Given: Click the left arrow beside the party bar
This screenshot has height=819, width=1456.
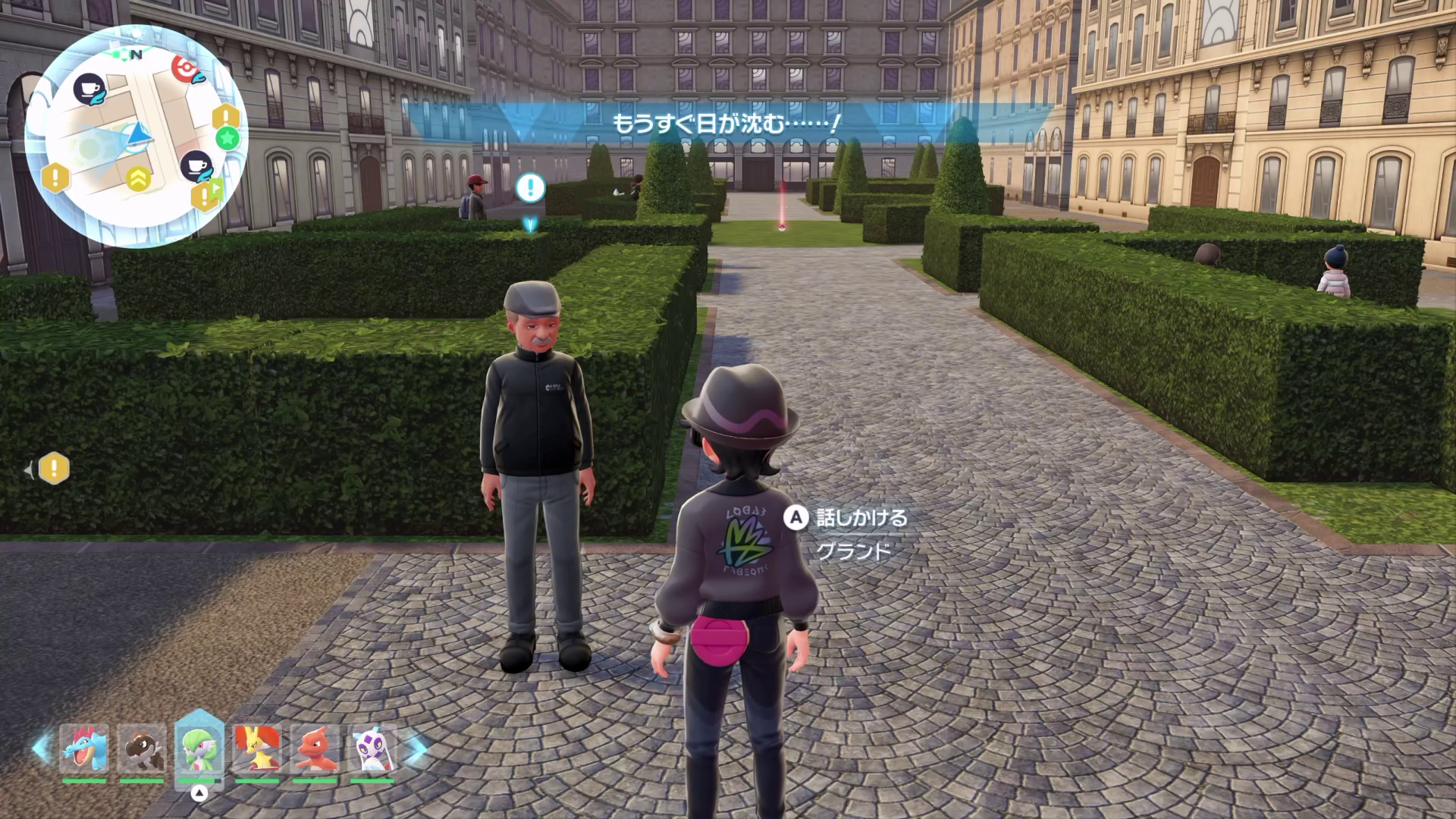Looking at the screenshot, I should tap(42, 748).
